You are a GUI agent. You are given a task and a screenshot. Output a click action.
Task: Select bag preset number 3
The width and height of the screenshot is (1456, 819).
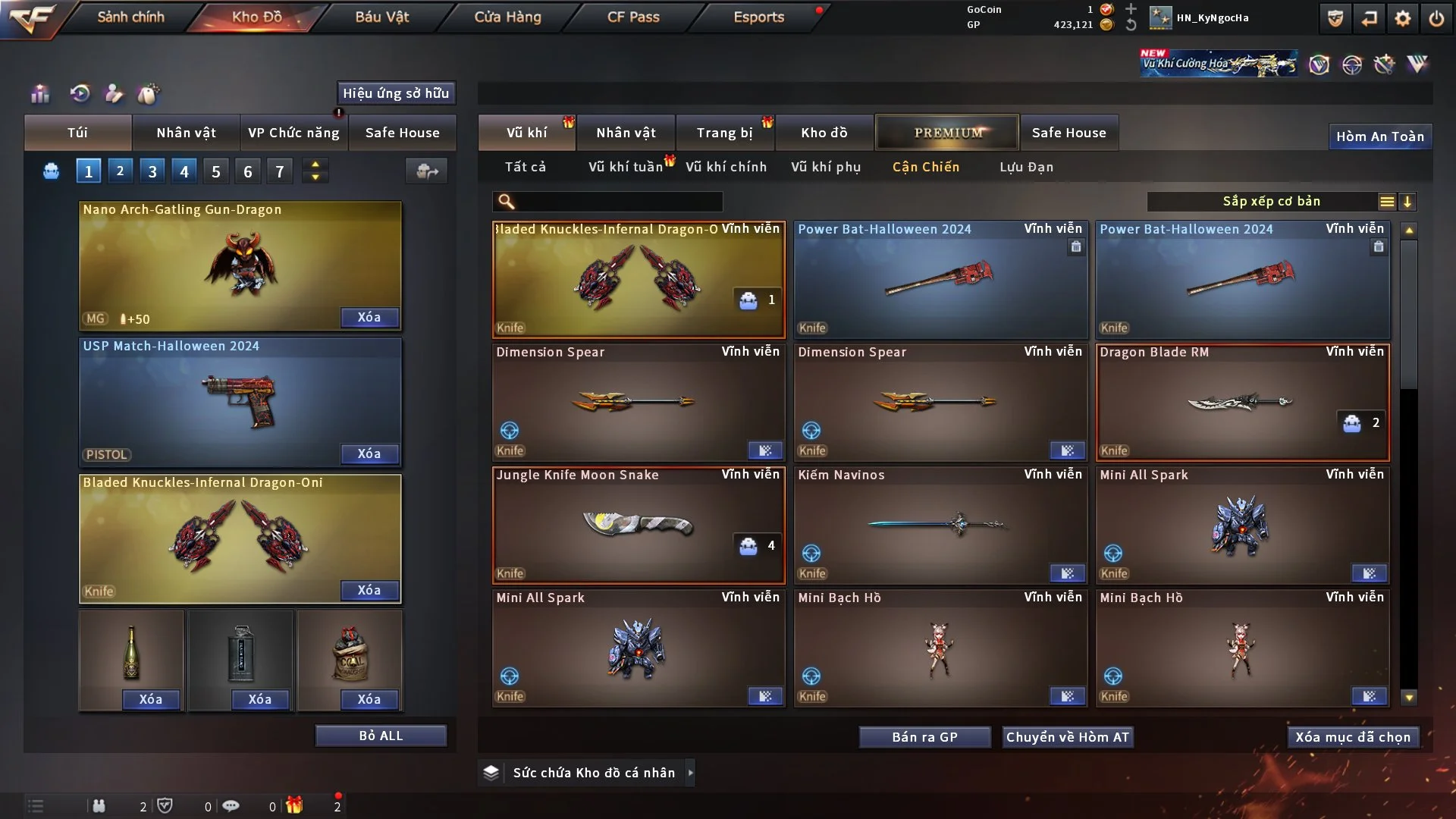coord(152,171)
